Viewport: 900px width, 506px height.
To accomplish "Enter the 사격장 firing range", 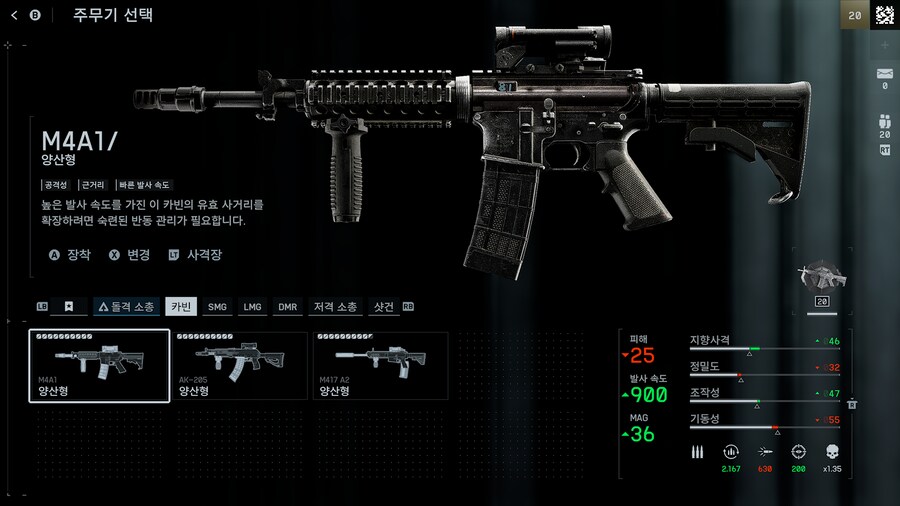I will click(x=195, y=255).
